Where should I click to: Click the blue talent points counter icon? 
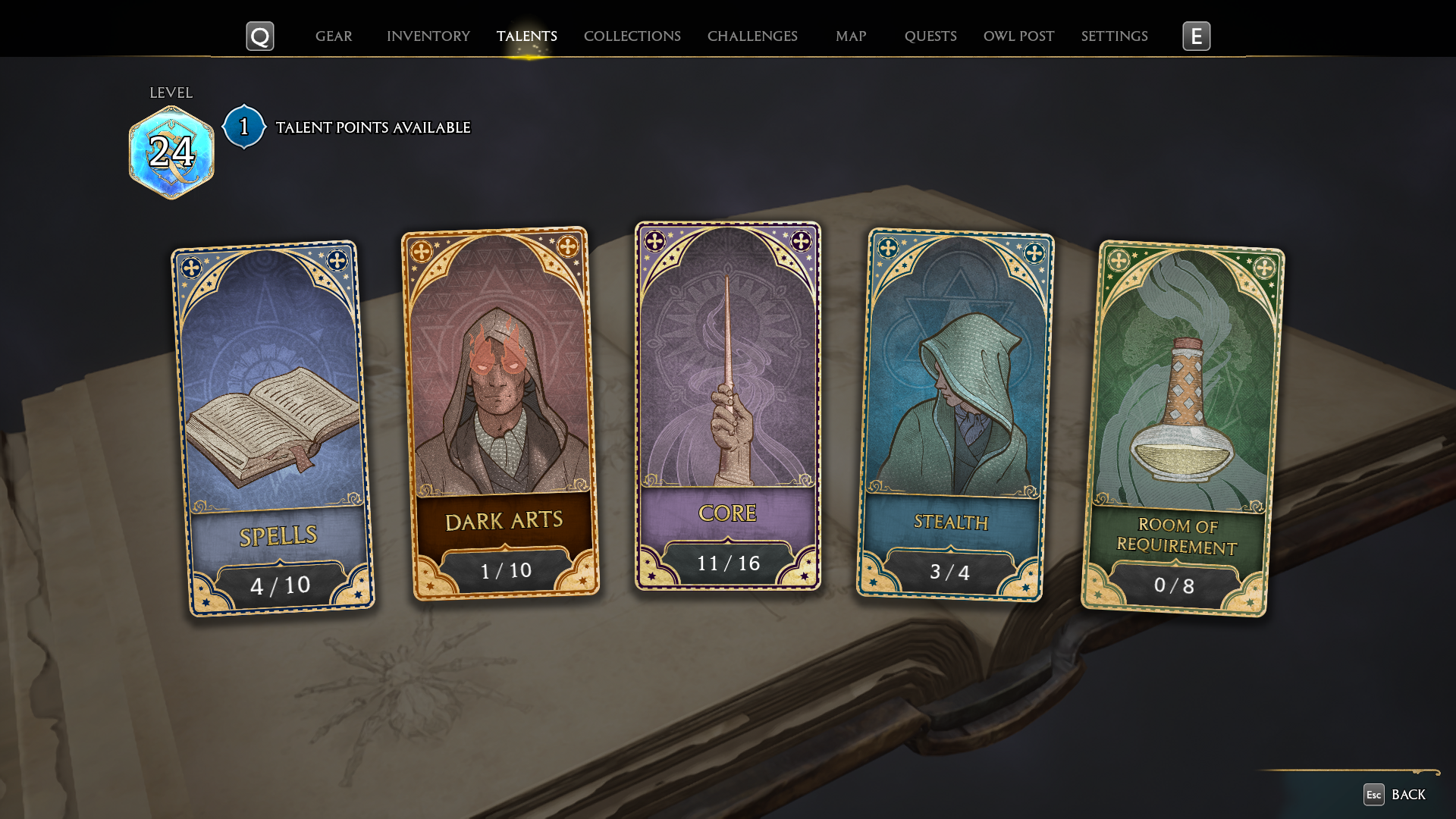(243, 127)
